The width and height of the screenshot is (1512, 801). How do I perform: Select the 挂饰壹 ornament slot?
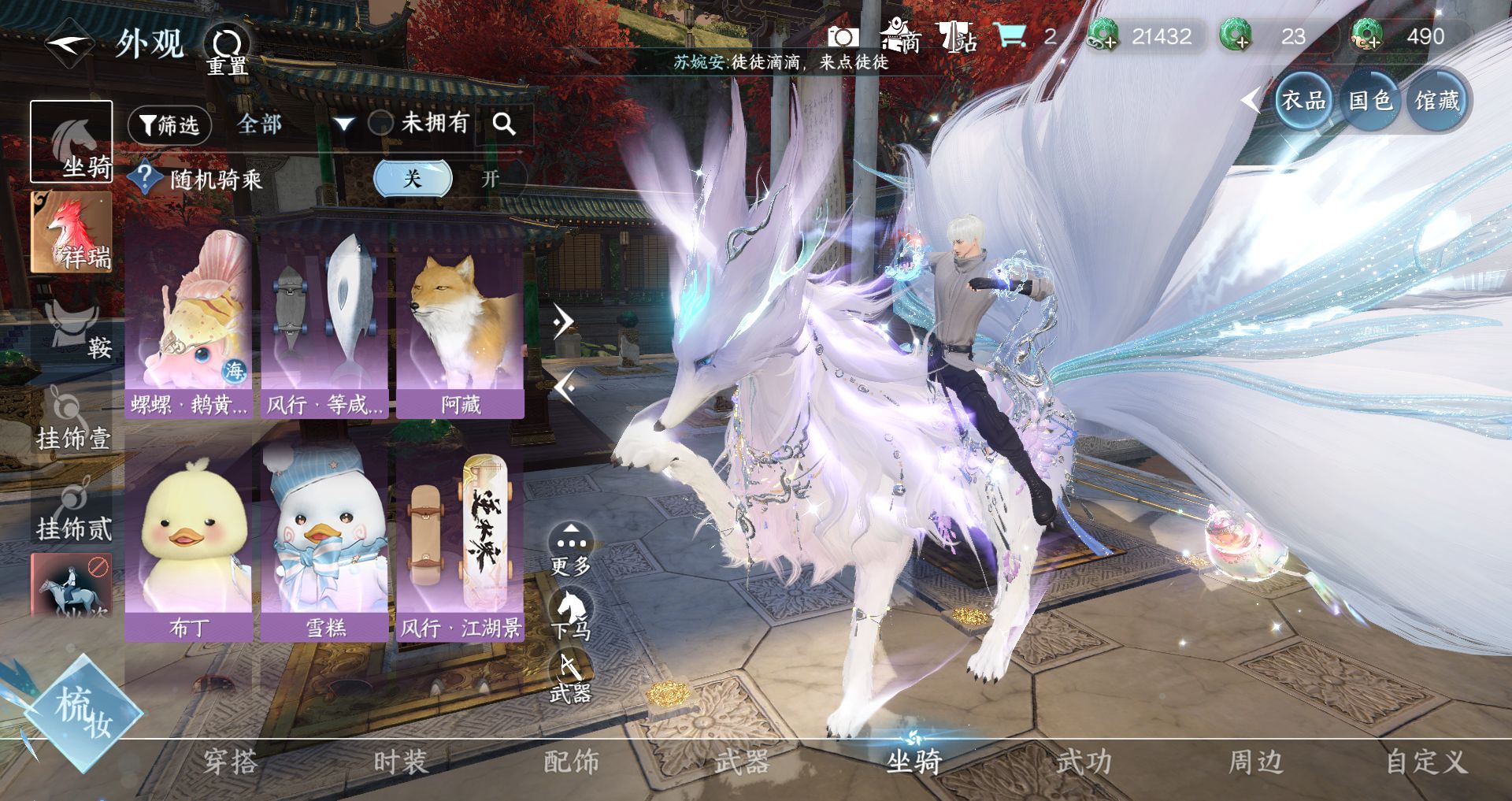coord(72,419)
